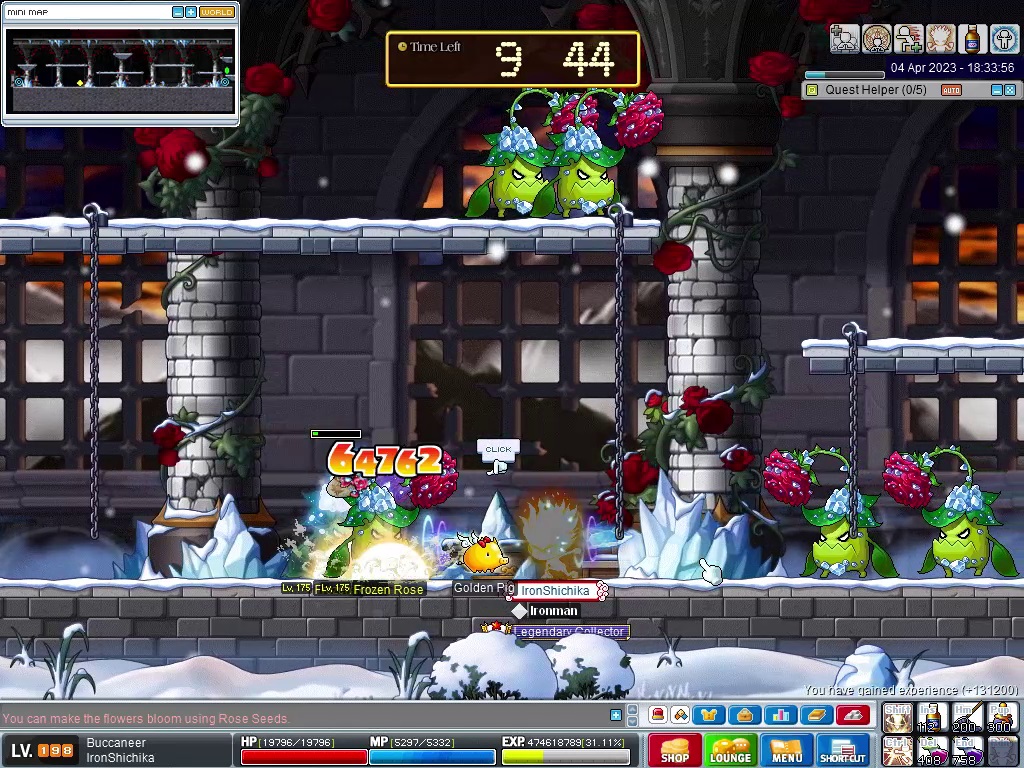Click the minimap's minus button

pyautogui.click(x=178, y=12)
